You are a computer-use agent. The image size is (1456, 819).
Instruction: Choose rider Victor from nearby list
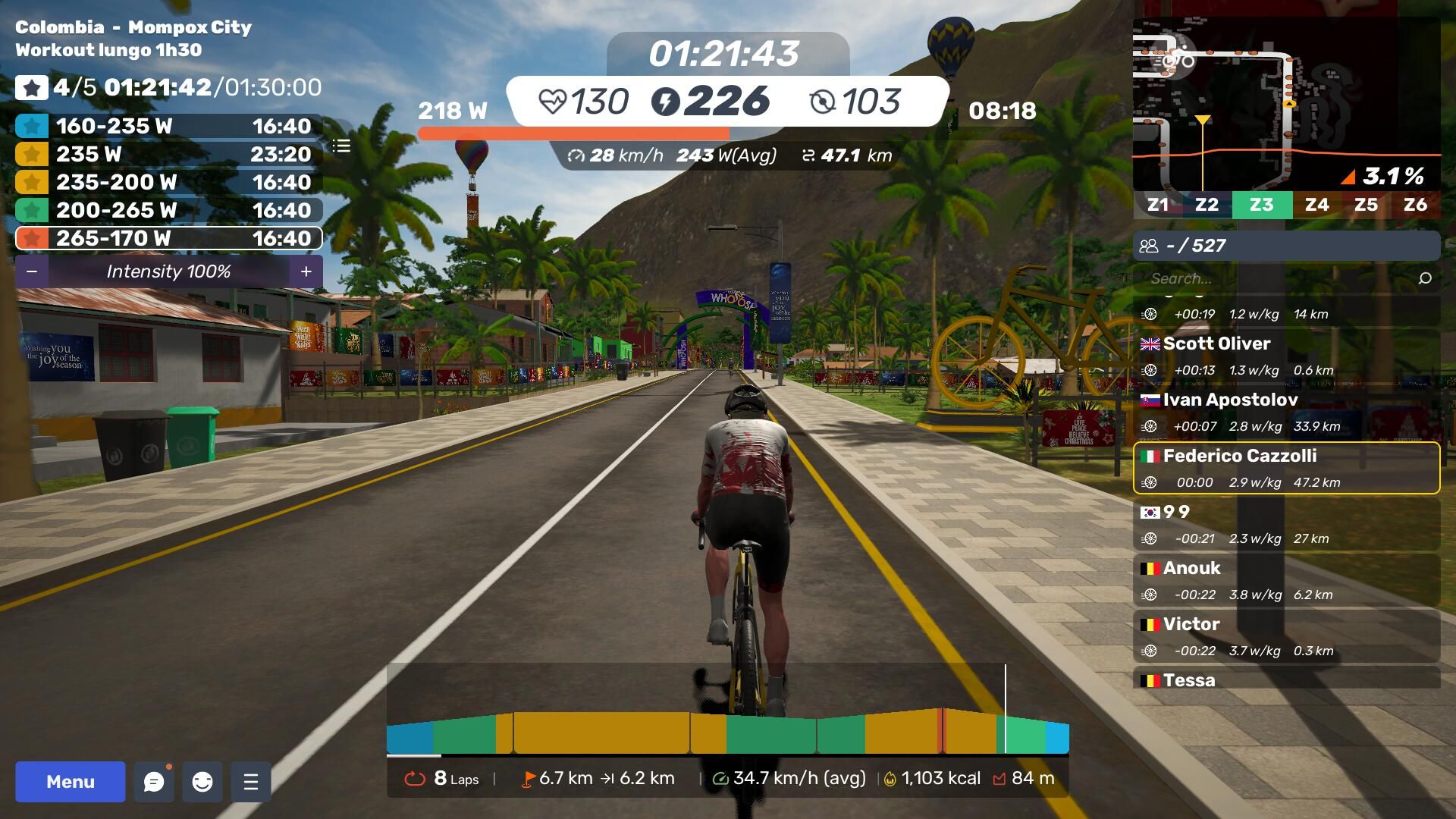pyautogui.click(x=1286, y=636)
